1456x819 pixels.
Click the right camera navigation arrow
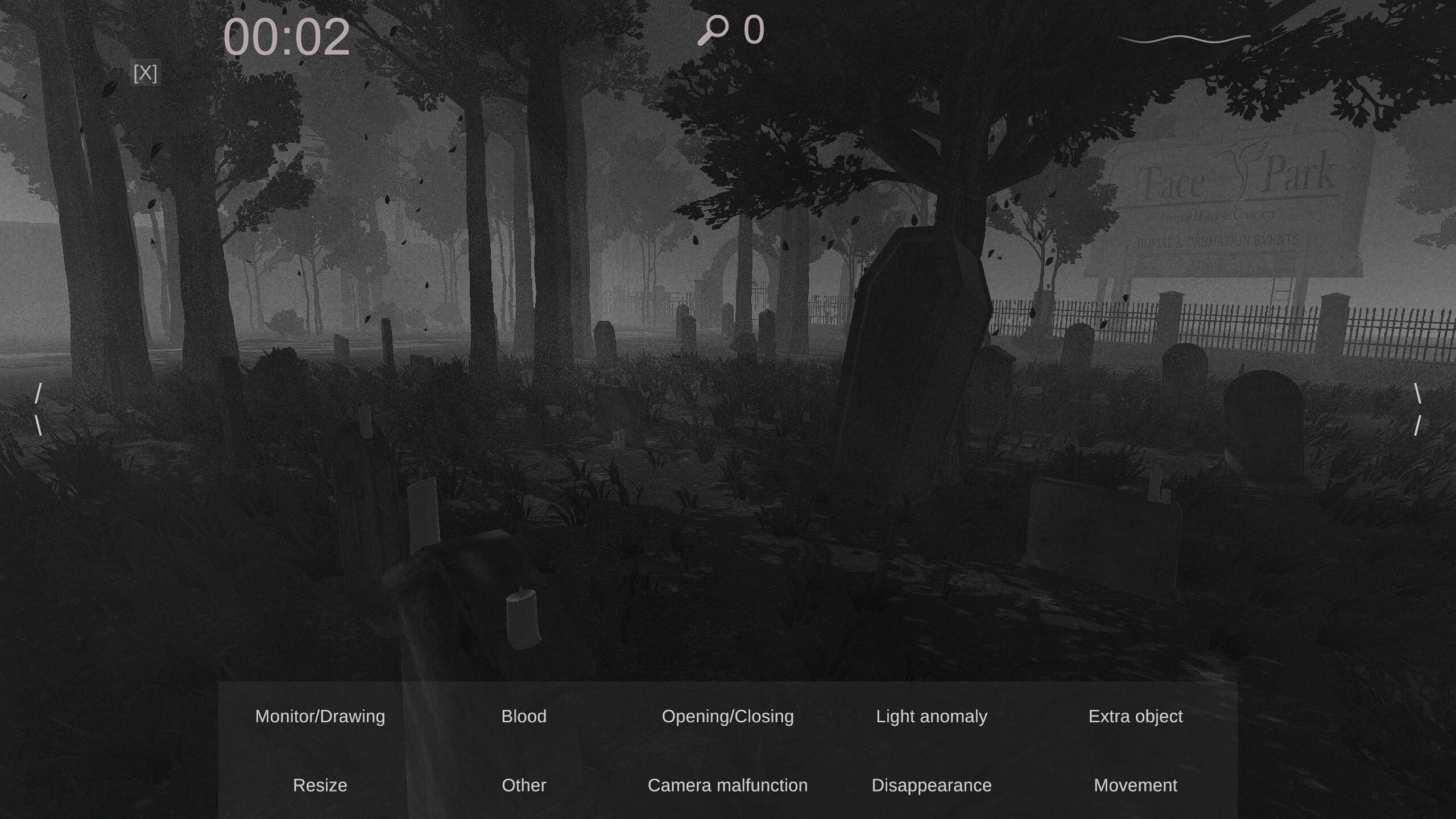tap(1418, 408)
